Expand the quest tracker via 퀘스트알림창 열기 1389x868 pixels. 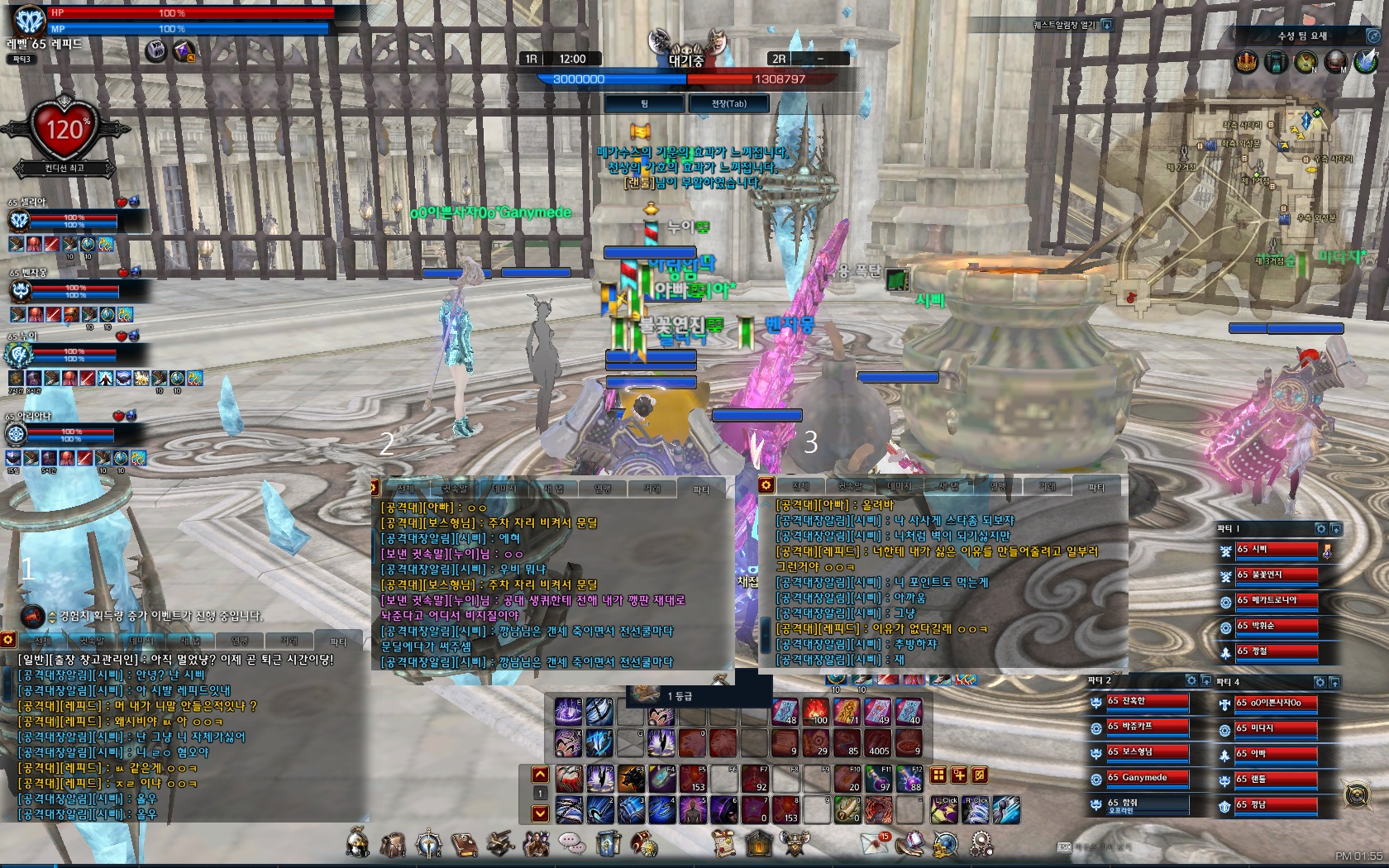point(1107,25)
